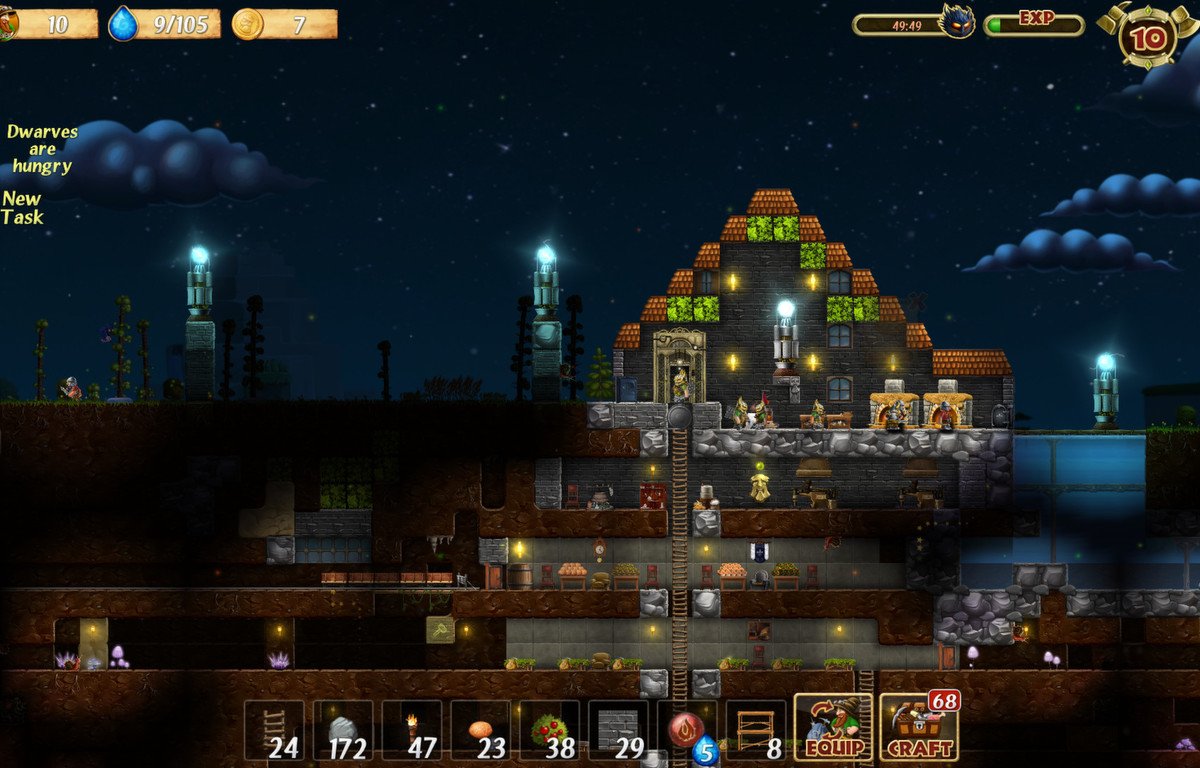Select the wooden scaffold hotbar slot
Screen dimensions: 1200x768
756,730
